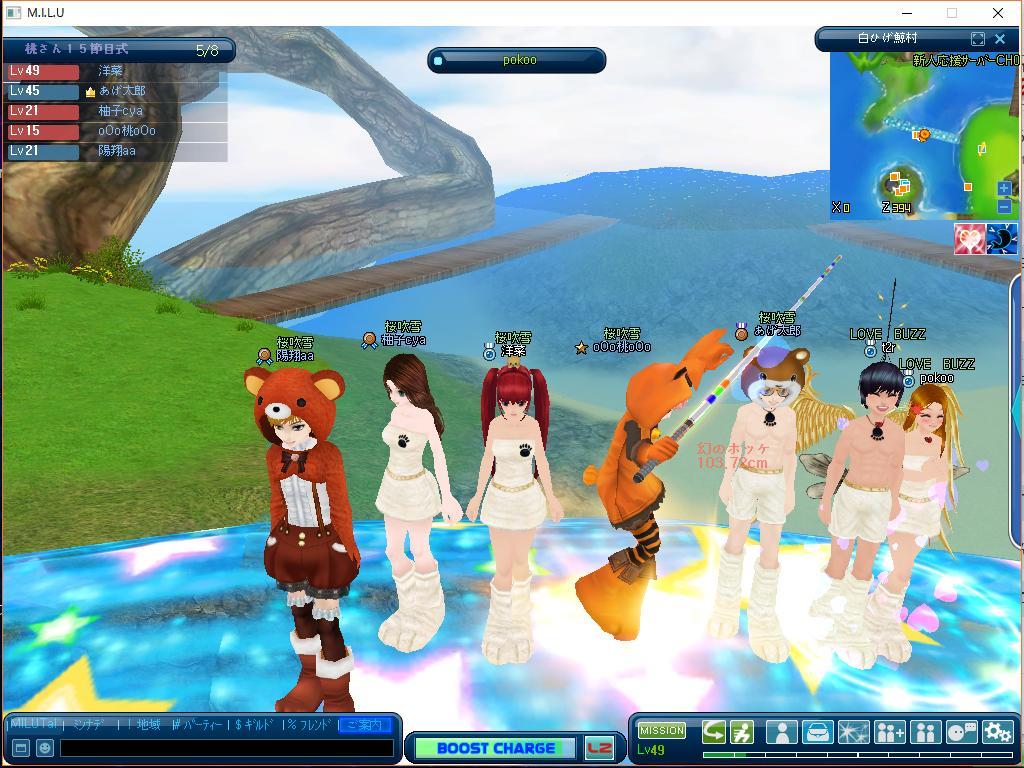
Task: Activate the BOOST CHARGE button
Action: click(x=496, y=748)
